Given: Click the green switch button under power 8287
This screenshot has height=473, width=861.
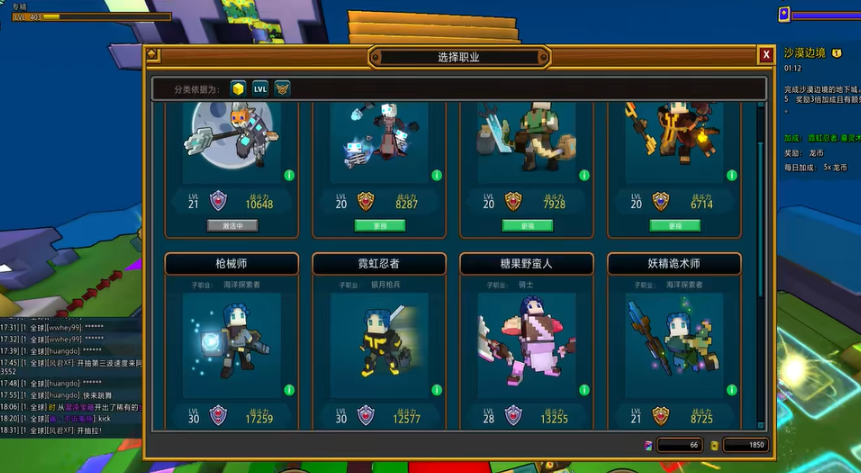Looking at the screenshot, I should pyautogui.click(x=379, y=226).
